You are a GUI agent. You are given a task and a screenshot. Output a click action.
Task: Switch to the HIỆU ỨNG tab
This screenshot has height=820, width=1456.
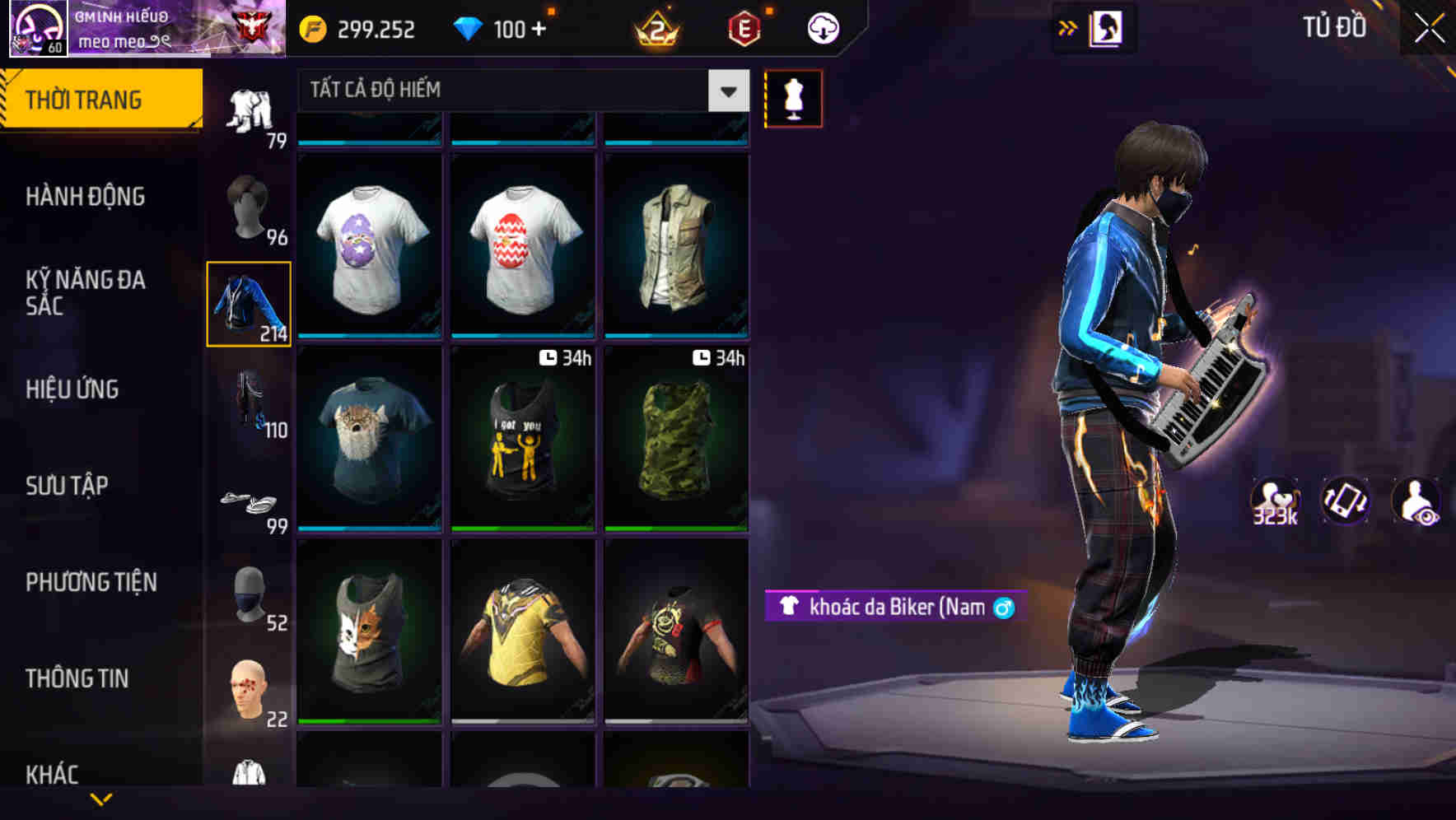[74, 389]
